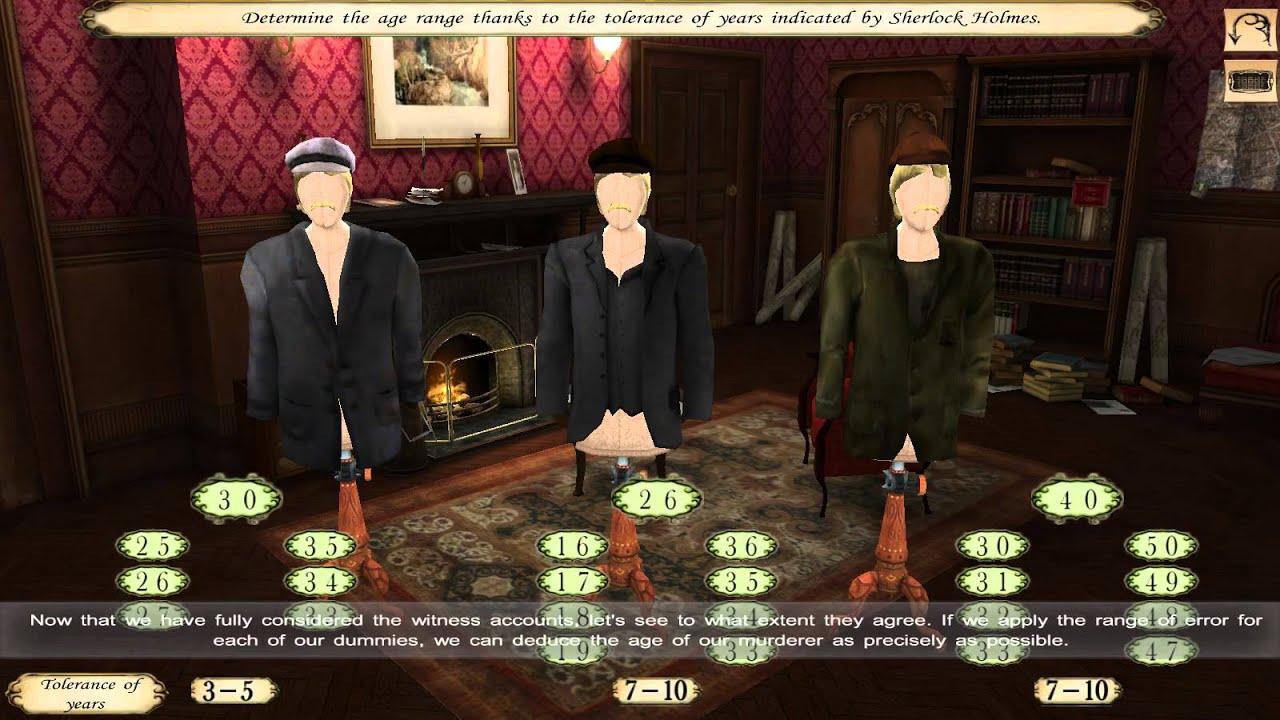This screenshot has height=720, width=1280.
Task: Choose the age 49 oval
Action: [1161, 581]
